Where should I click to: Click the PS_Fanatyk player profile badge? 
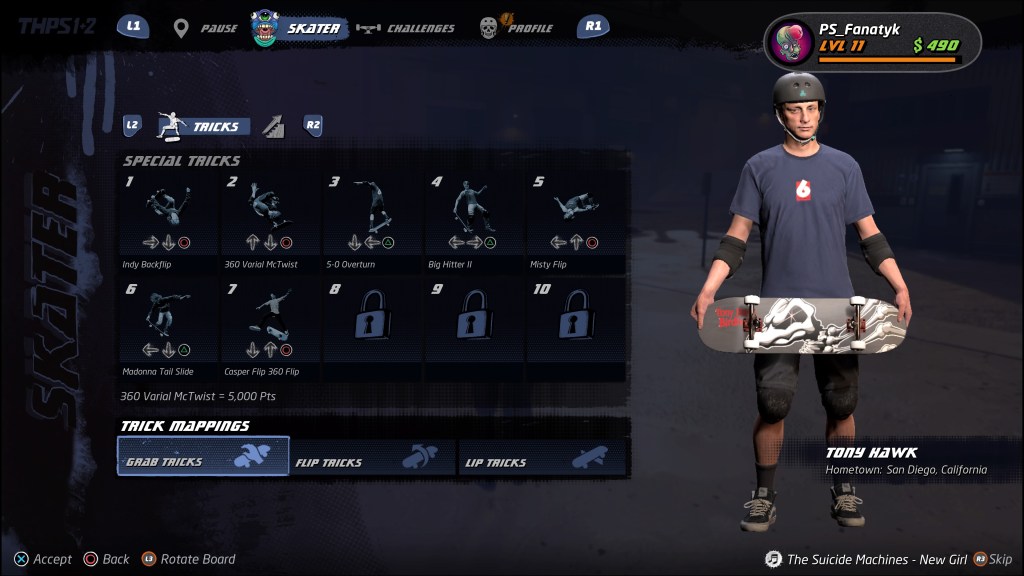tap(872, 42)
